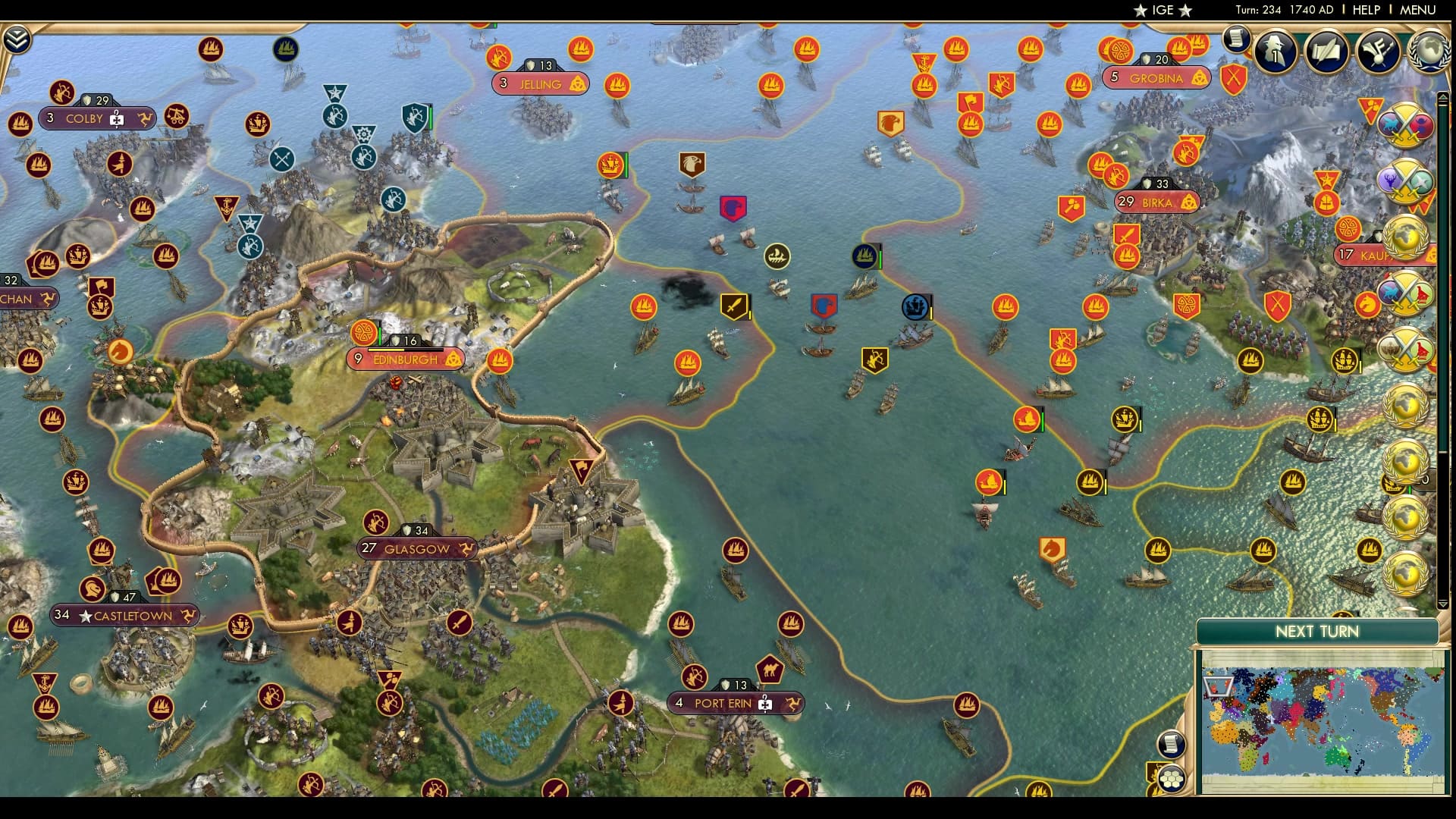Open the Diplomacy overview quill icon
Screen dimensions: 1456x819
point(1325,53)
